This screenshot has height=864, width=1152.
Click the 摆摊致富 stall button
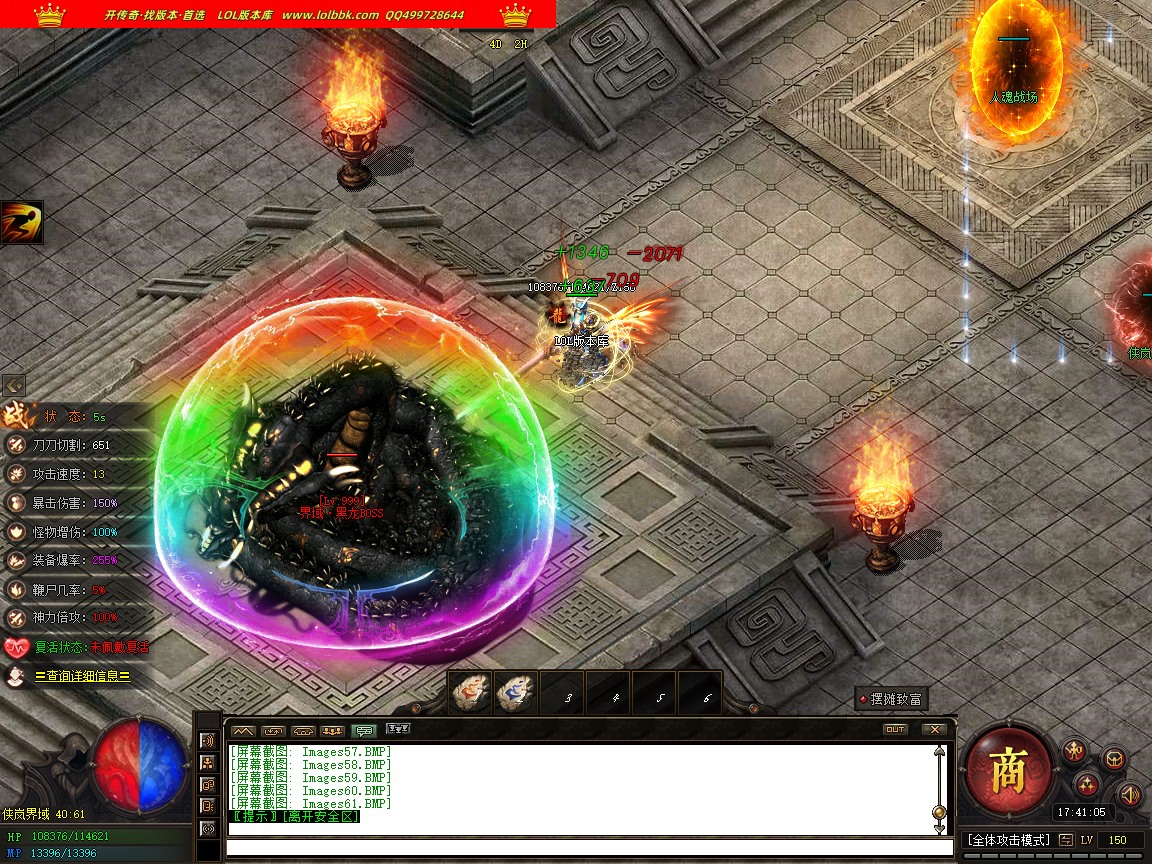(890, 699)
